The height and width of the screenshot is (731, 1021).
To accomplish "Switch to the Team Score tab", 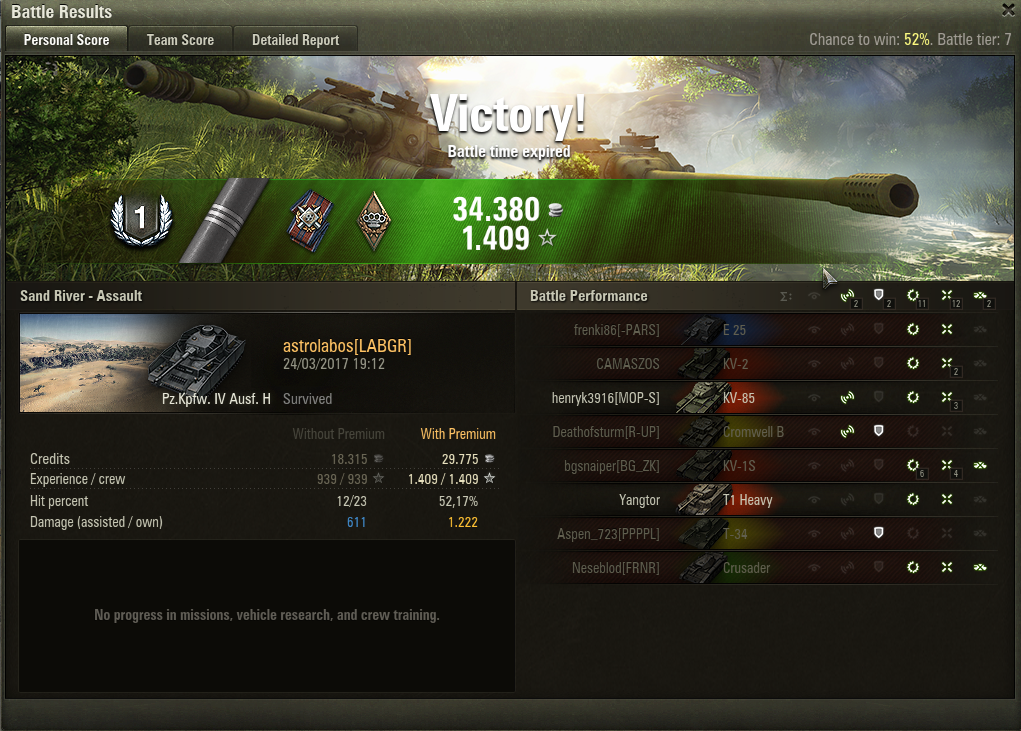I will tap(180, 40).
